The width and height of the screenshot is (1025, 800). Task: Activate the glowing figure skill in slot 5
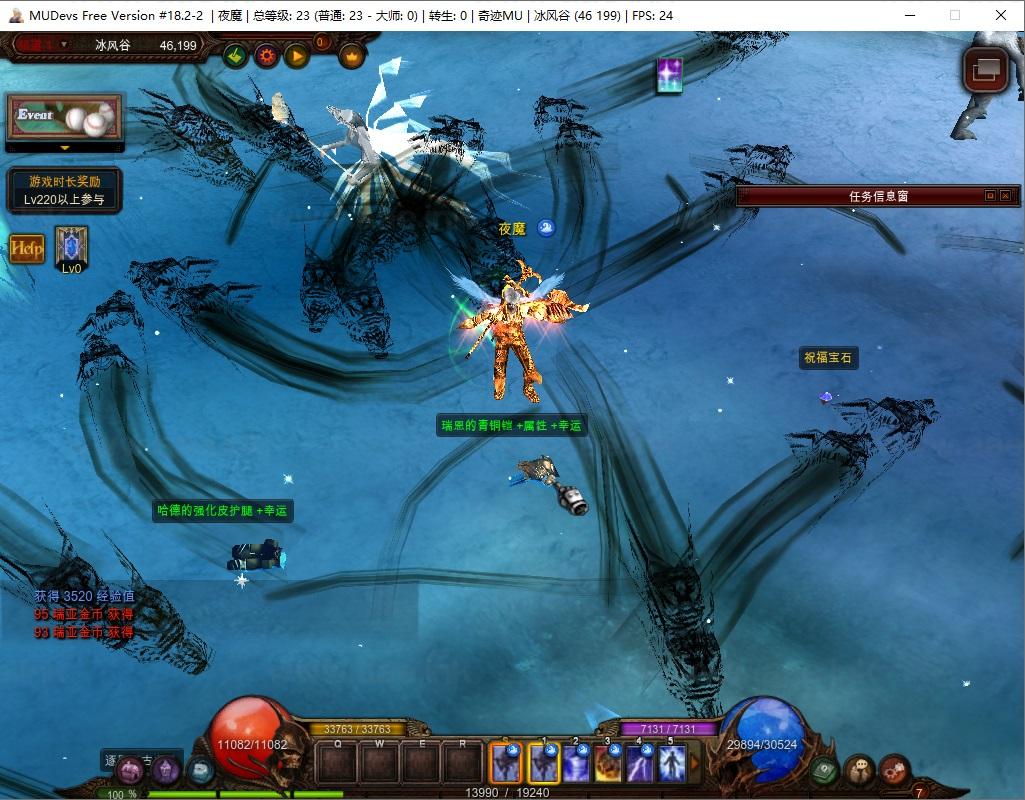672,763
